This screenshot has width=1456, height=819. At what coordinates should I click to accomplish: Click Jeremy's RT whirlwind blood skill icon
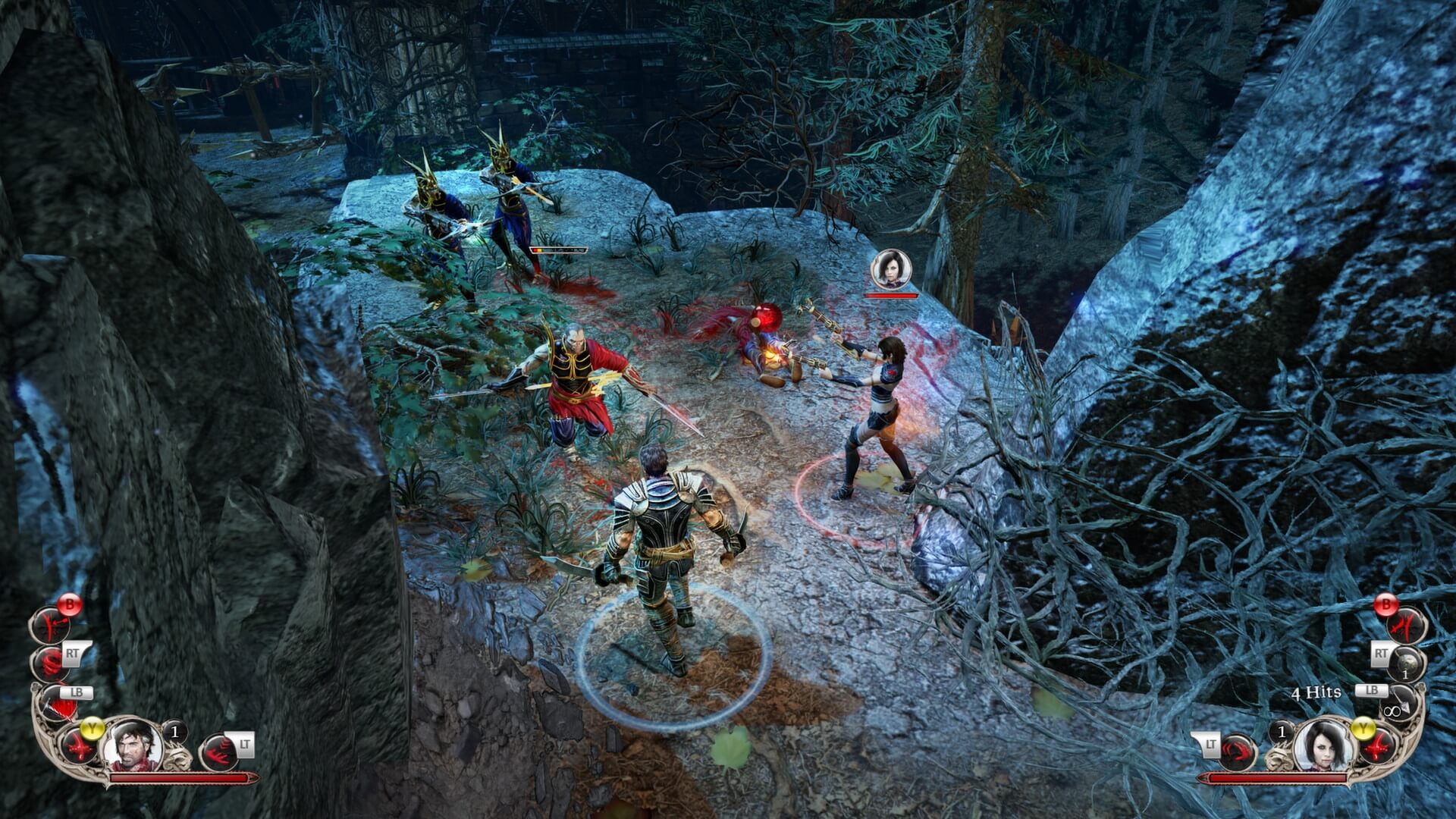(x=49, y=664)
